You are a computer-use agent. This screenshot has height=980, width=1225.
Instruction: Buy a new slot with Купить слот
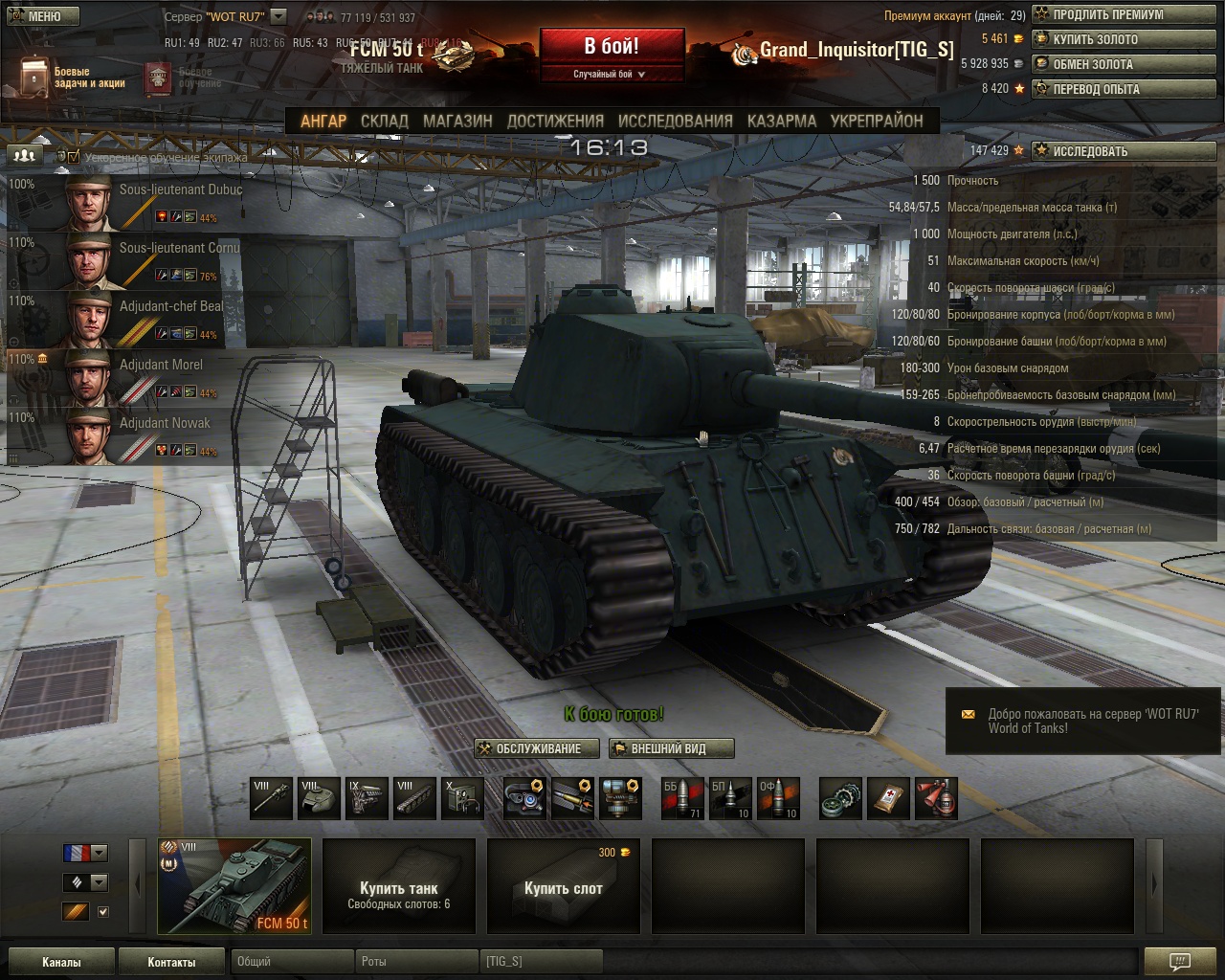pos(564,886)
